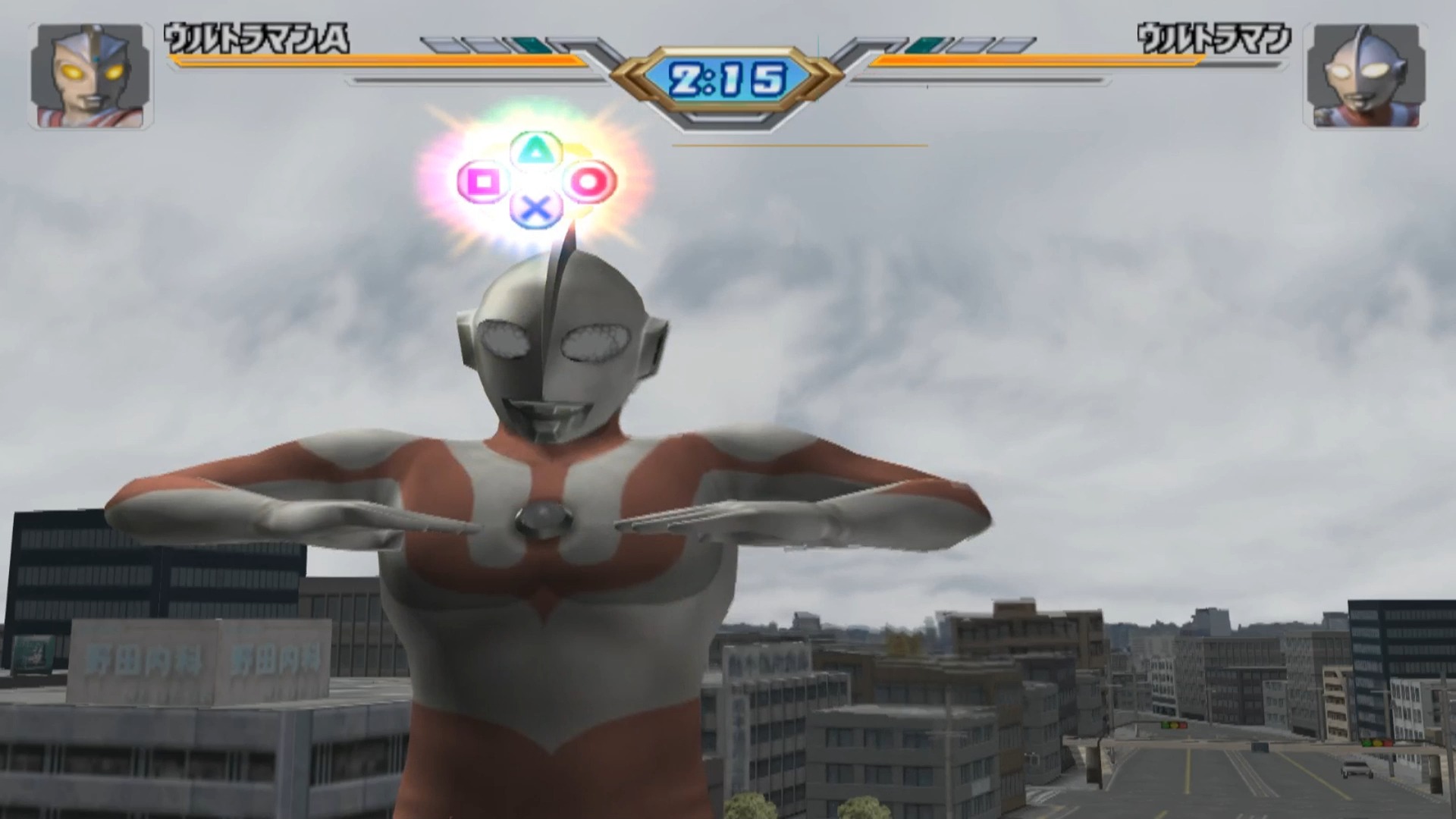Select the opponent Ultraman portrait
Screen dimensions: 1456x819
(x=1364, y=75)
